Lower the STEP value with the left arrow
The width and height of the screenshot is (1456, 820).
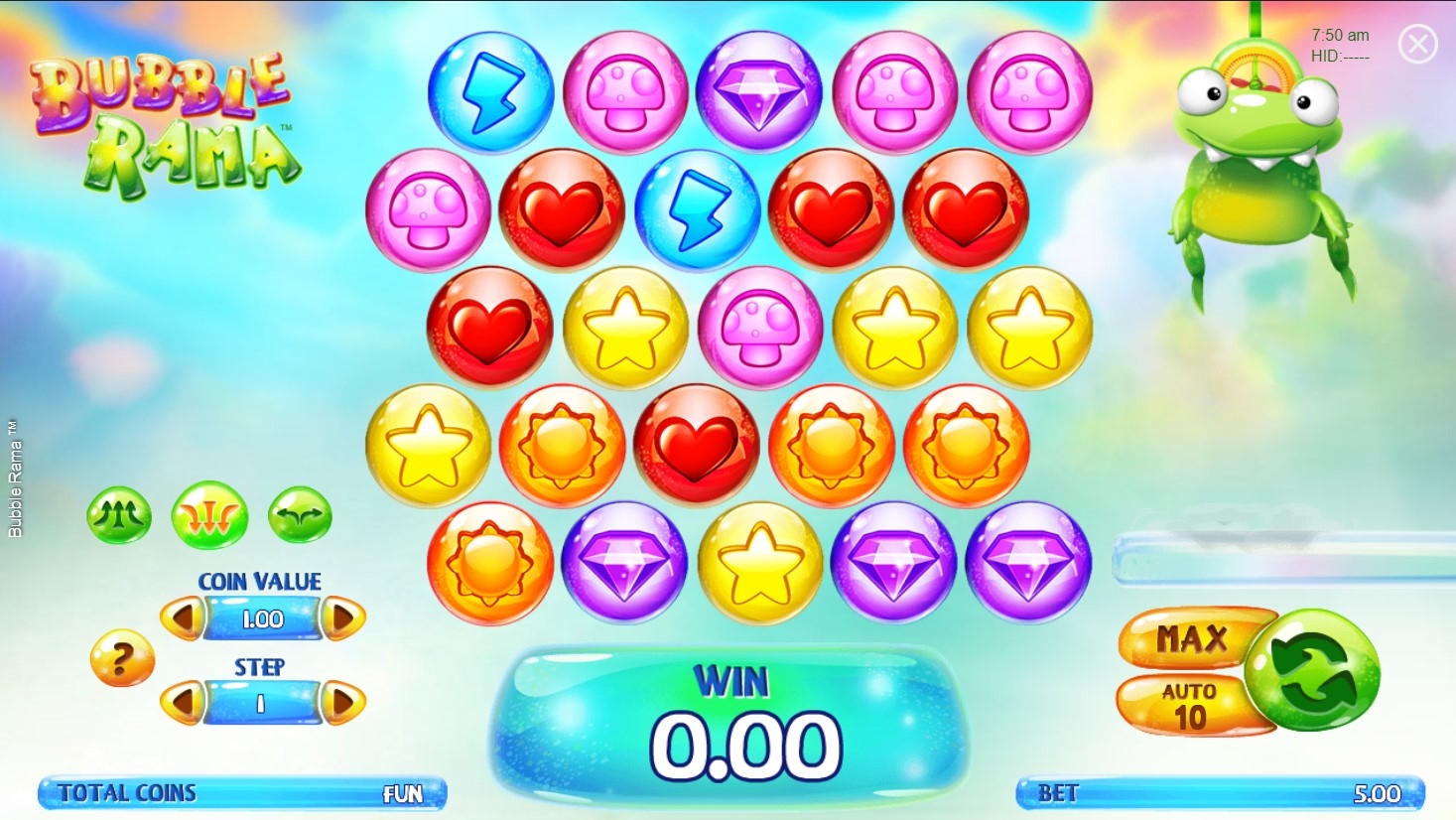point(183,703)
